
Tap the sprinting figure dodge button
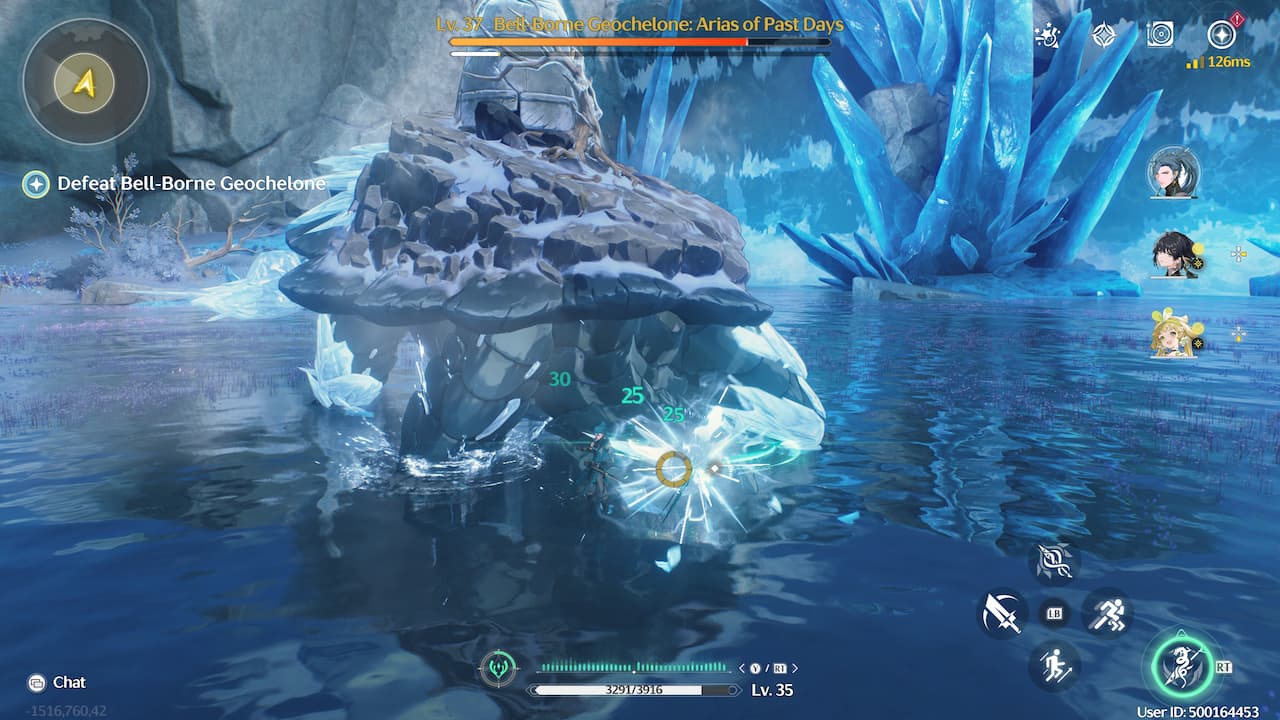pyautogui.click(x=1107, y=612)
